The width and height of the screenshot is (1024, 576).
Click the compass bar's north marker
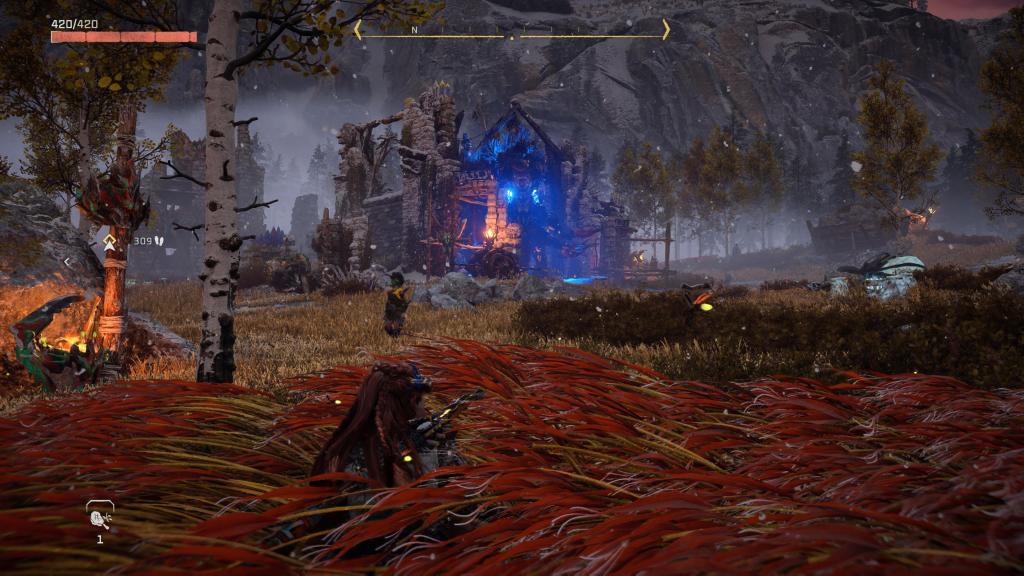coord(414,31)
